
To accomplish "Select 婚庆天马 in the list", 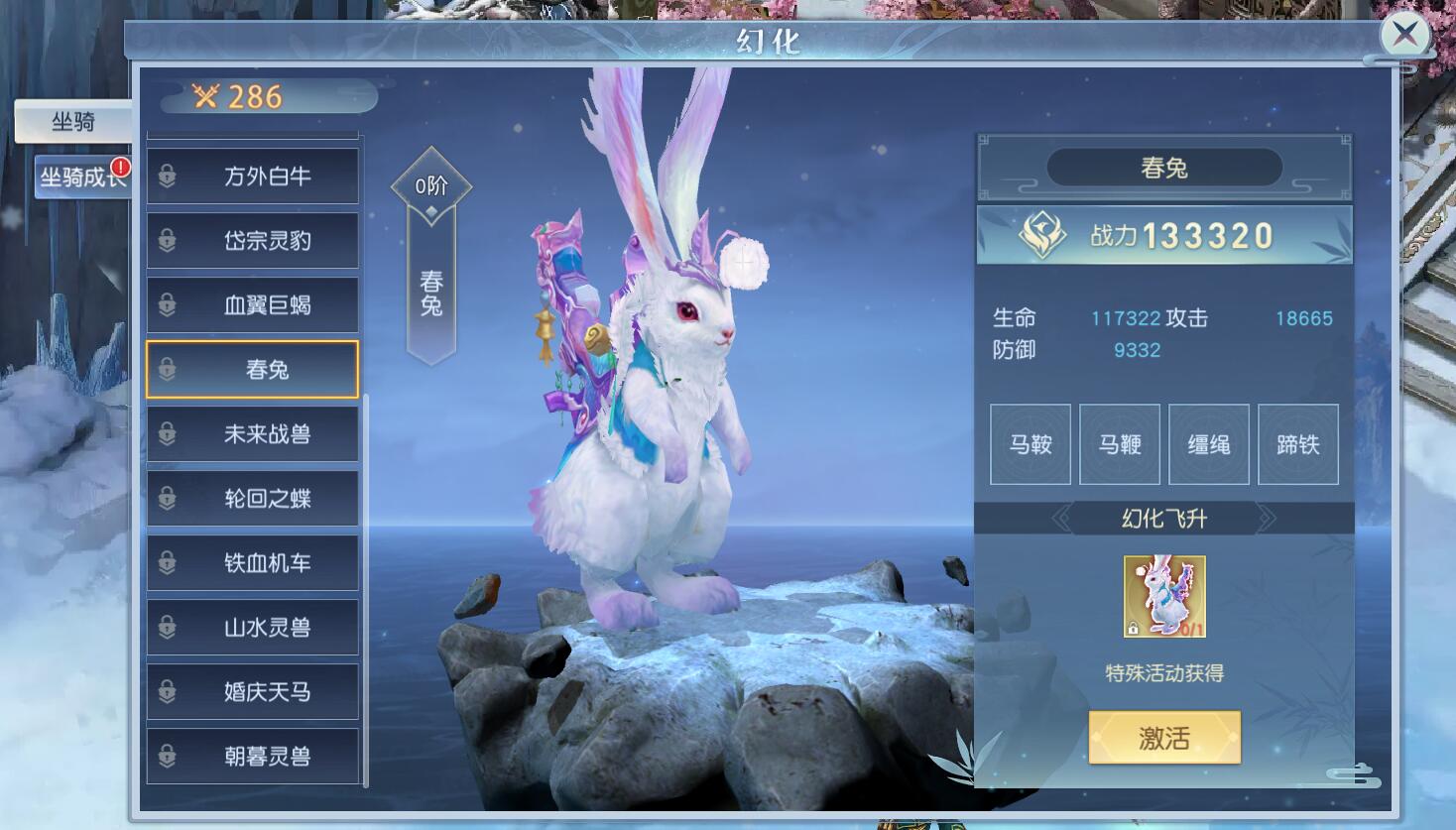I will (253, 692).
